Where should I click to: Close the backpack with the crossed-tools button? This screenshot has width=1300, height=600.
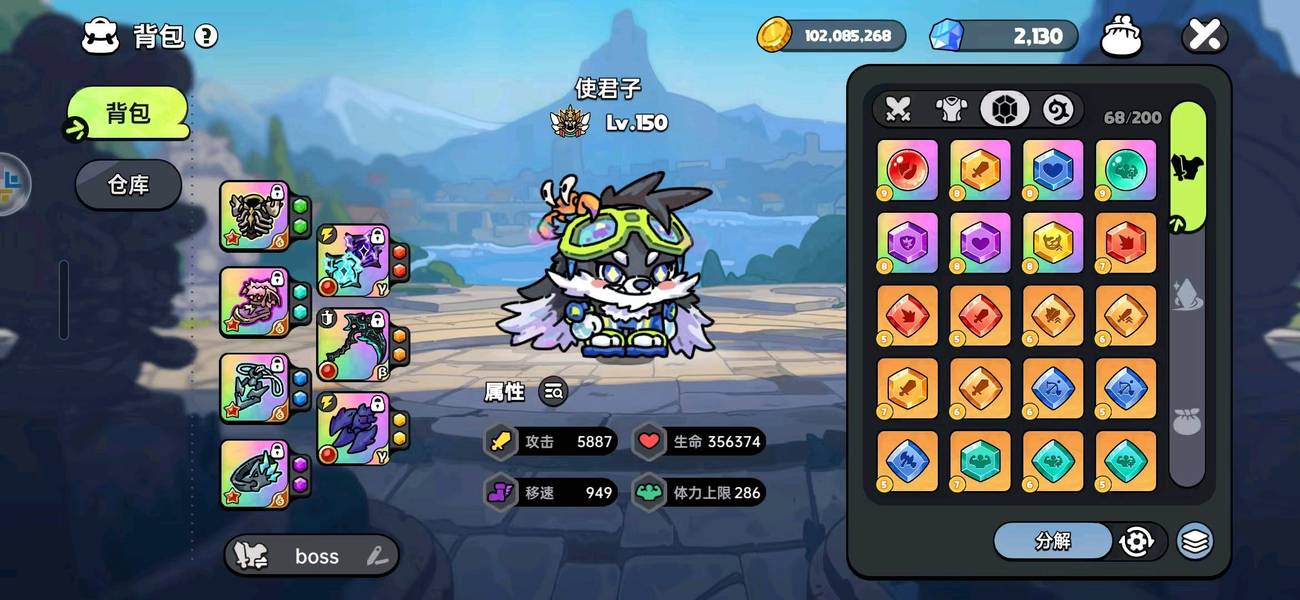tap(1204, 37)
